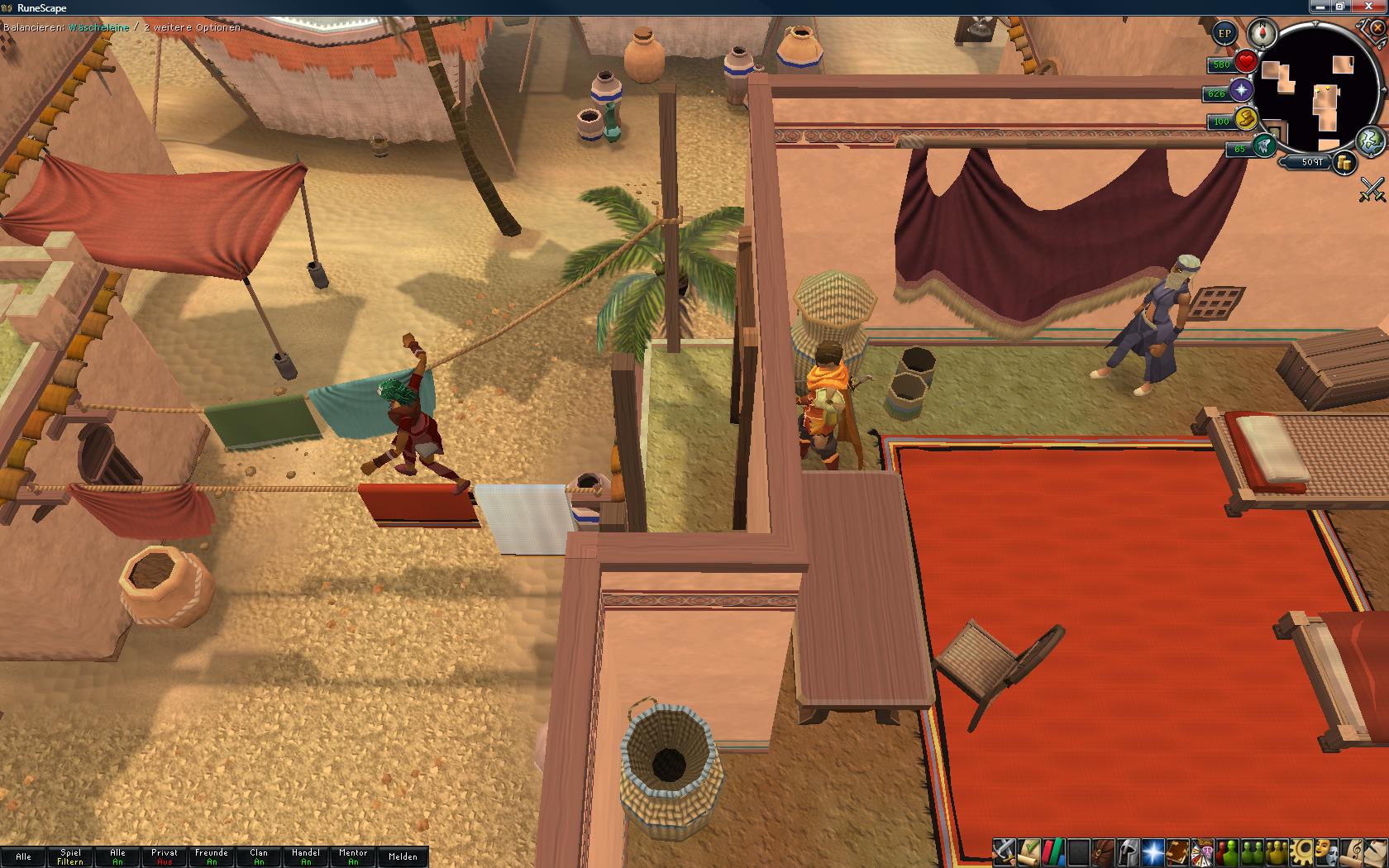Open the gold coins money pouch
The width and height of the screenshot is (1389, 868).
(x=1345, y=163)
